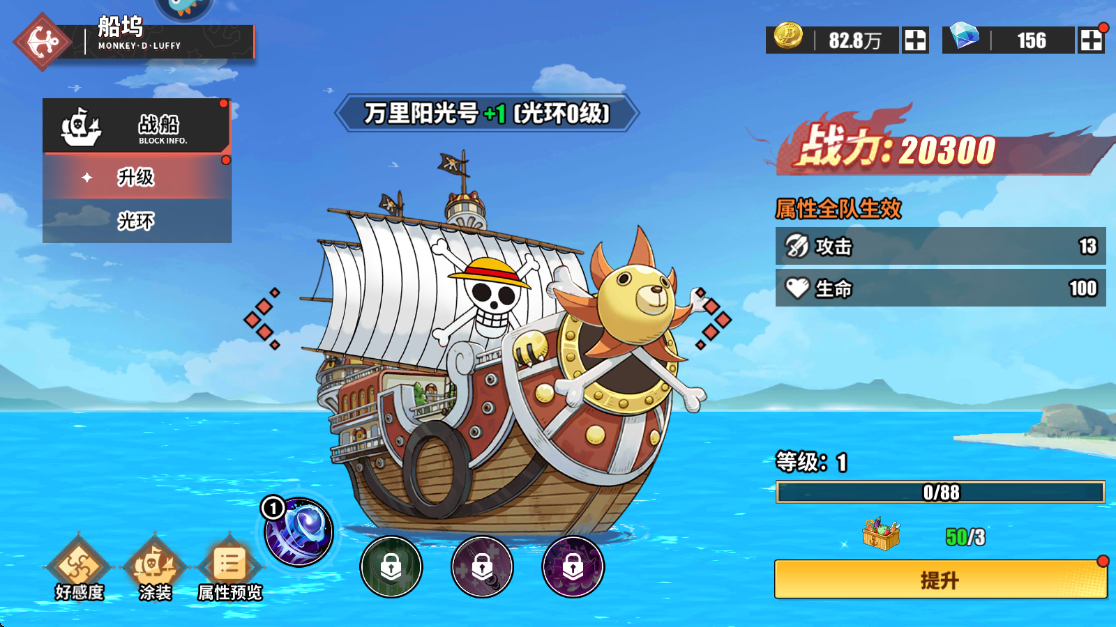Open the 涂装 ship paint menu
Viewport: 1116px width, 627px height.
155,570
